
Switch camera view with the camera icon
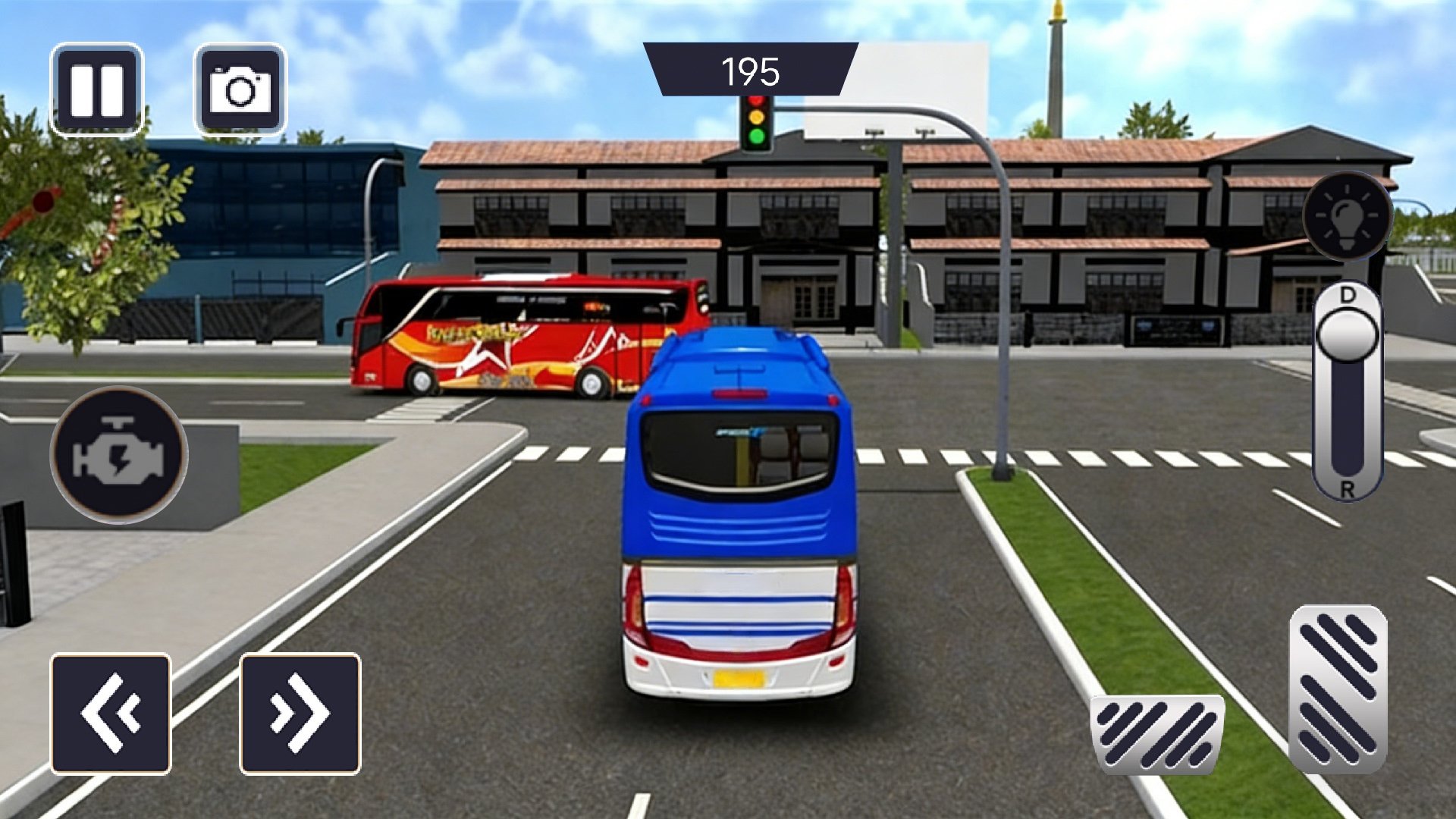(x=240, y=89)
